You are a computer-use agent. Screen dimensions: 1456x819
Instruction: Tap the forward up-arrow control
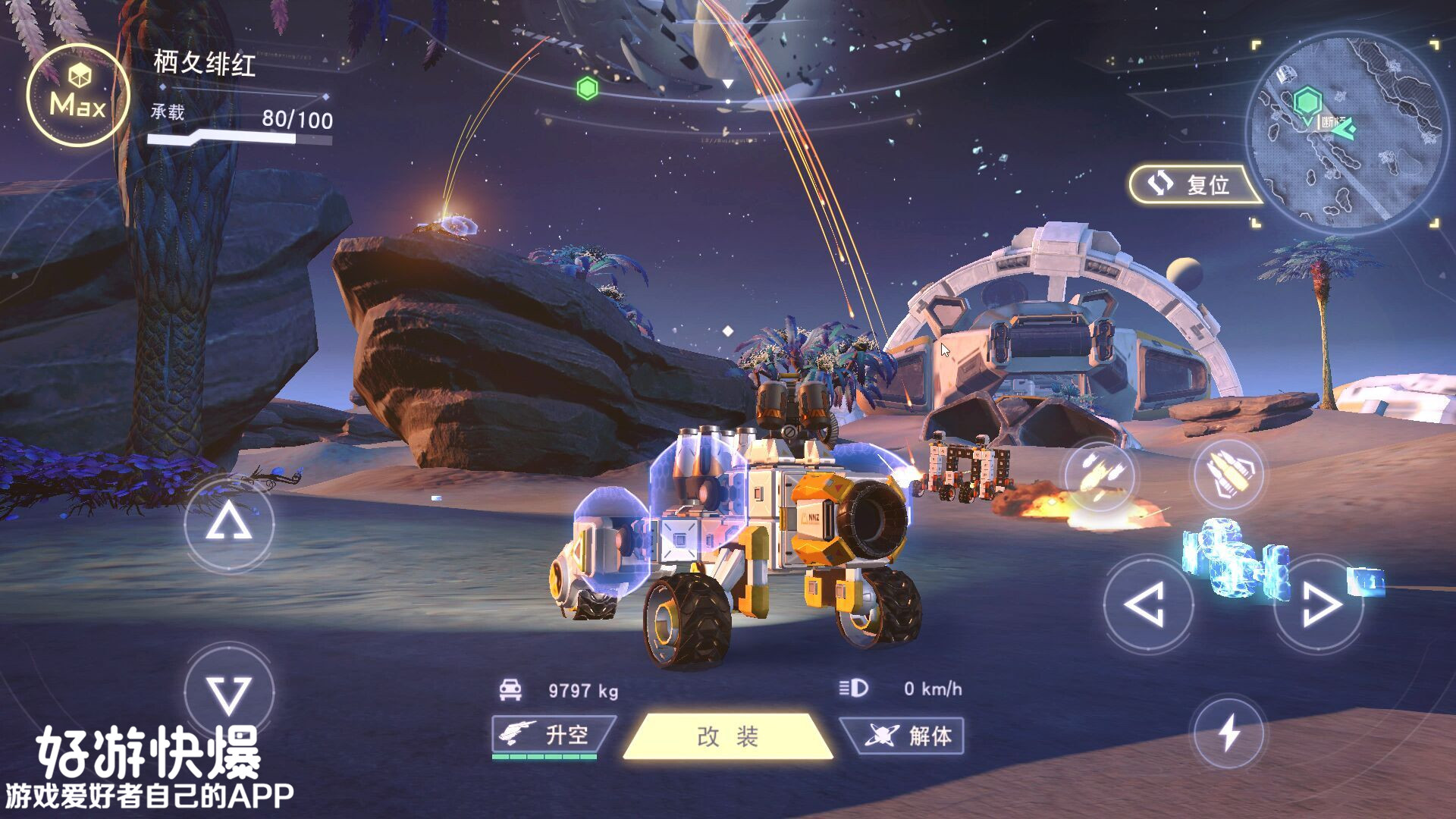click(229, 523)
